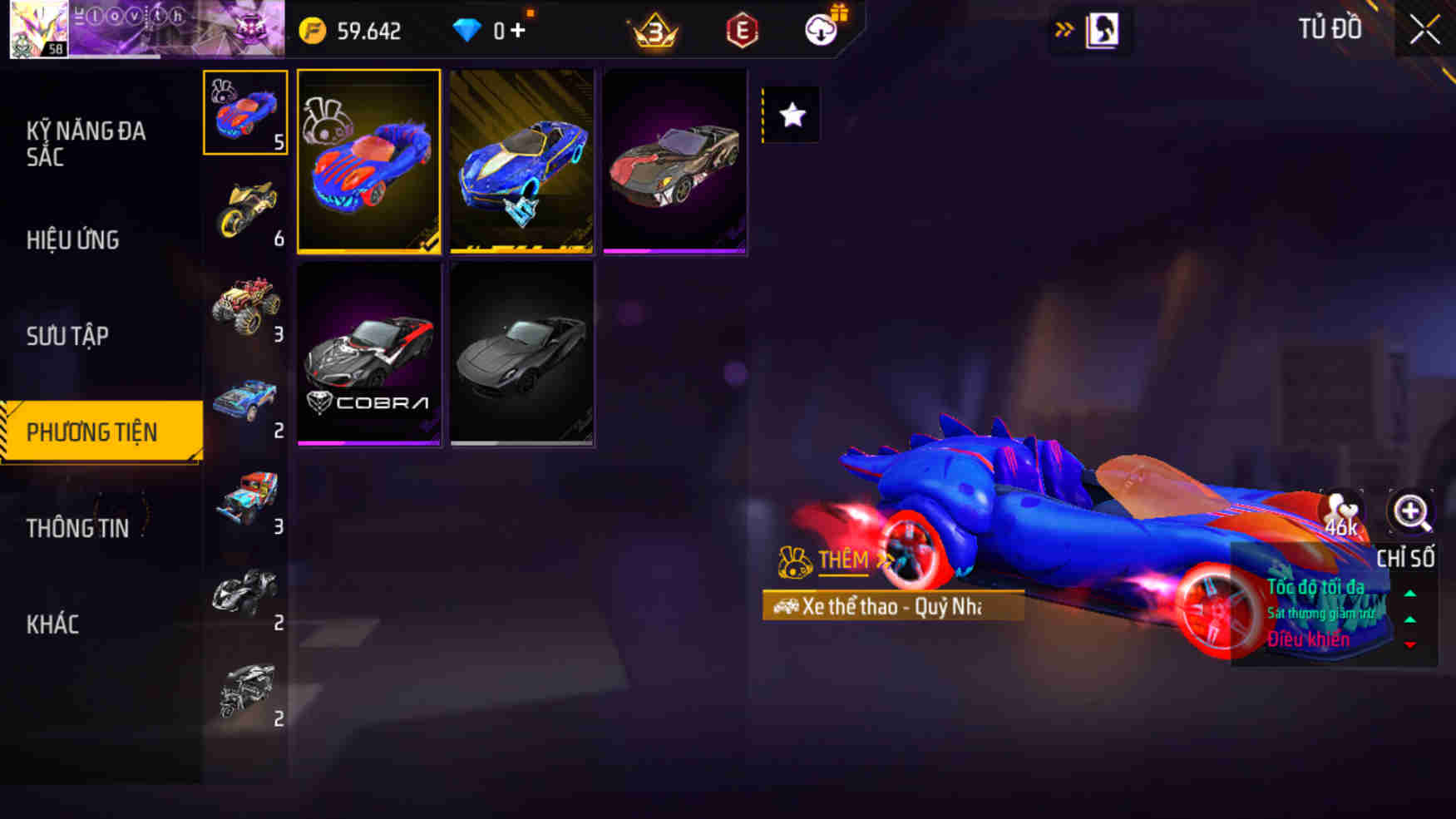Click the THÊM button
1456x819 pixels.
842,560
